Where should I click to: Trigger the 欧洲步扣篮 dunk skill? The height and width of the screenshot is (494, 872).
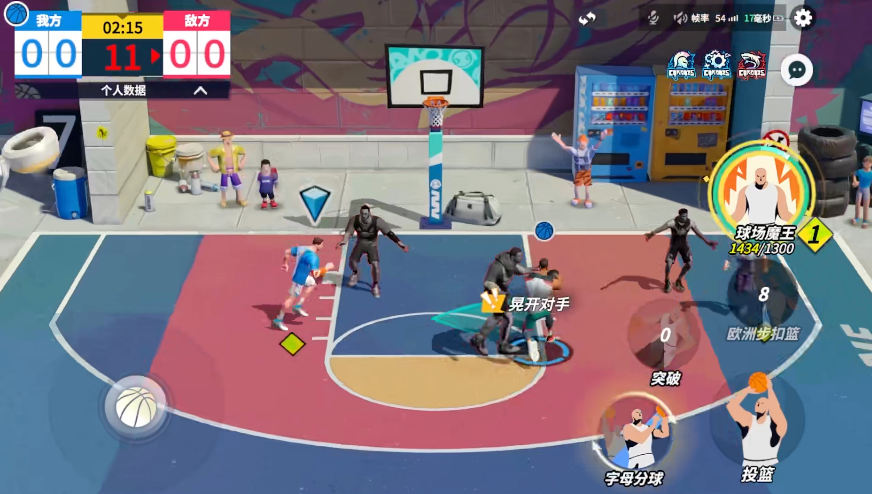point(763,297)
